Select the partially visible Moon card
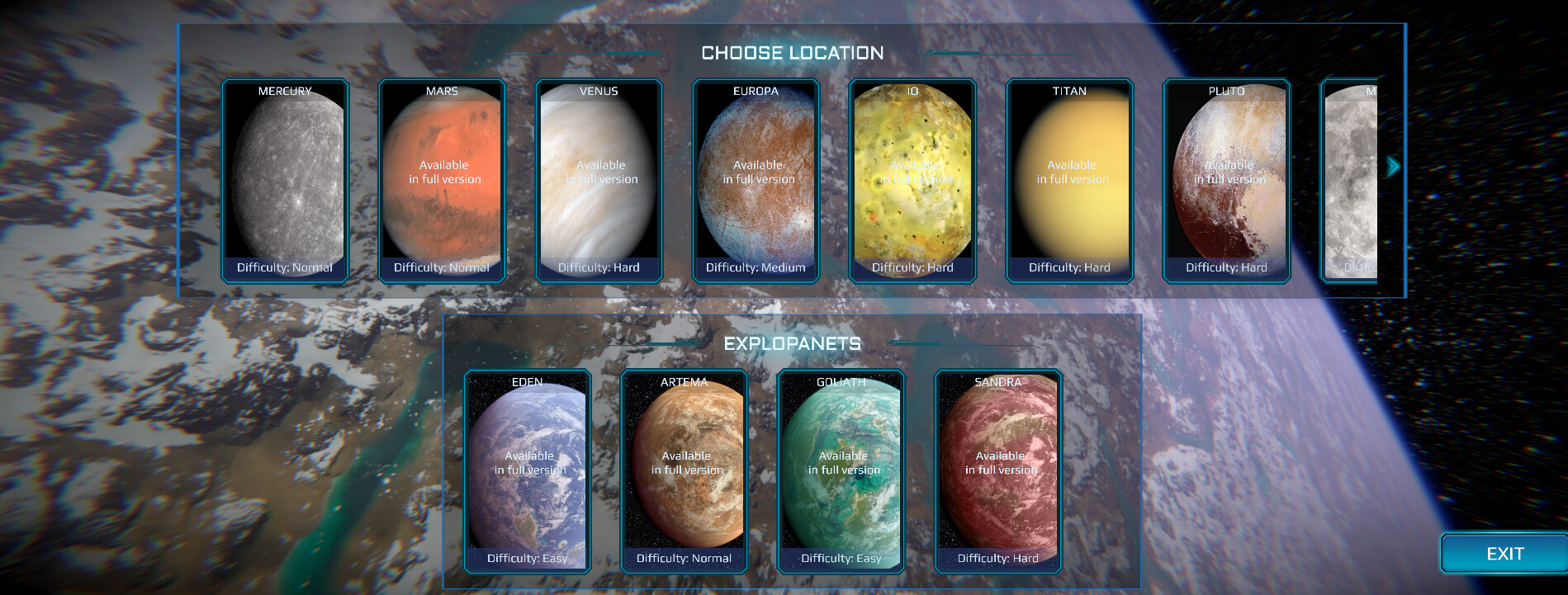The image size is (1568, 595). [1351, 181]
